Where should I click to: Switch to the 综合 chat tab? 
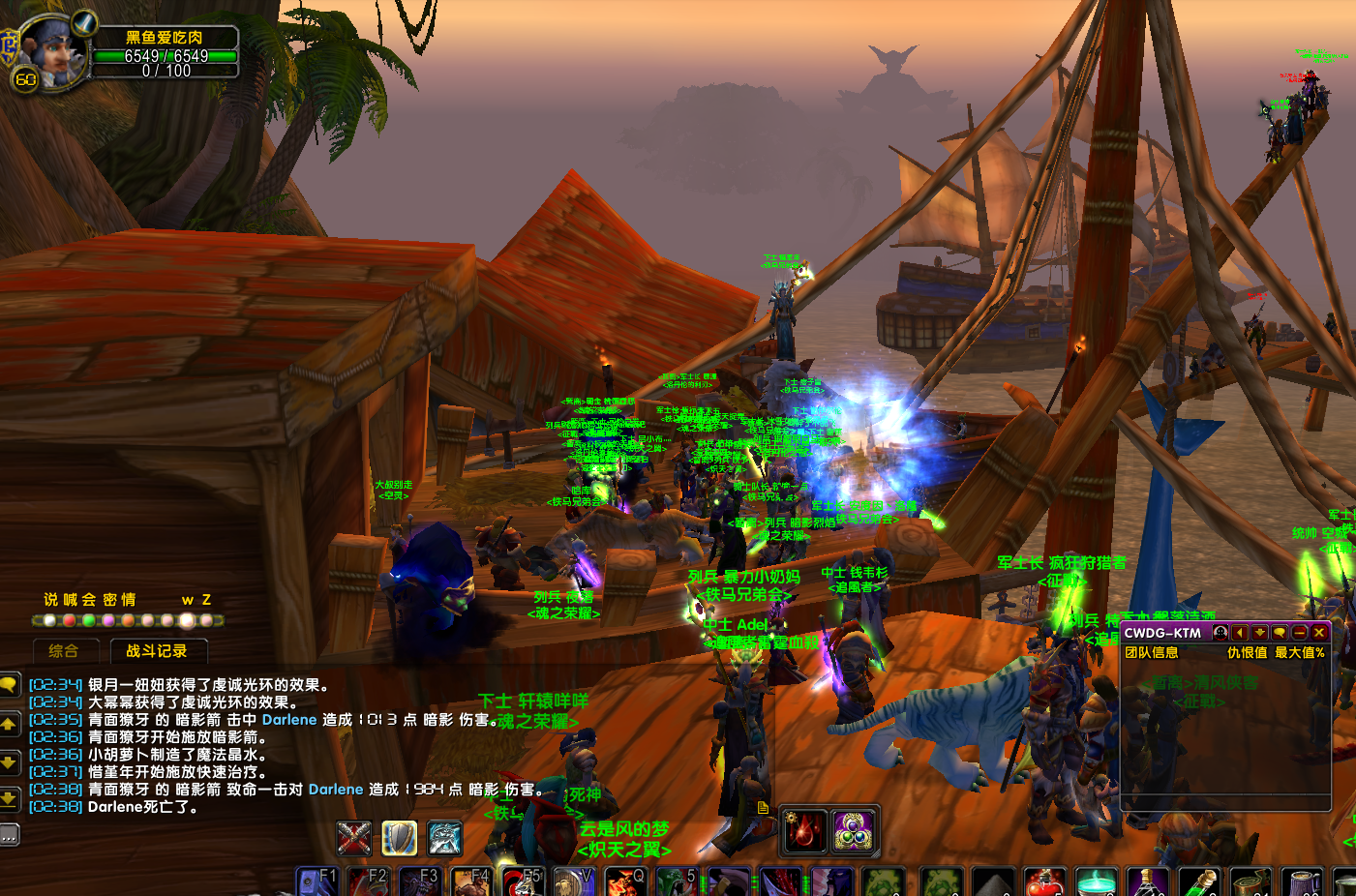[63, 651]
